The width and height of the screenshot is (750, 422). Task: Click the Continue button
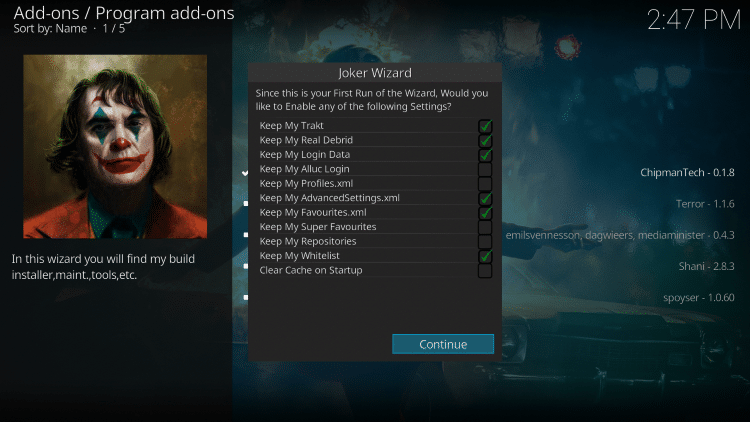tap(443, 344)
